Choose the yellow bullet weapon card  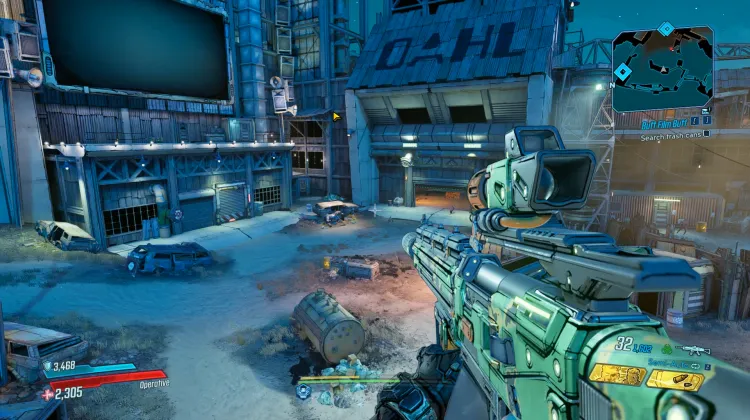coord(675,379)
